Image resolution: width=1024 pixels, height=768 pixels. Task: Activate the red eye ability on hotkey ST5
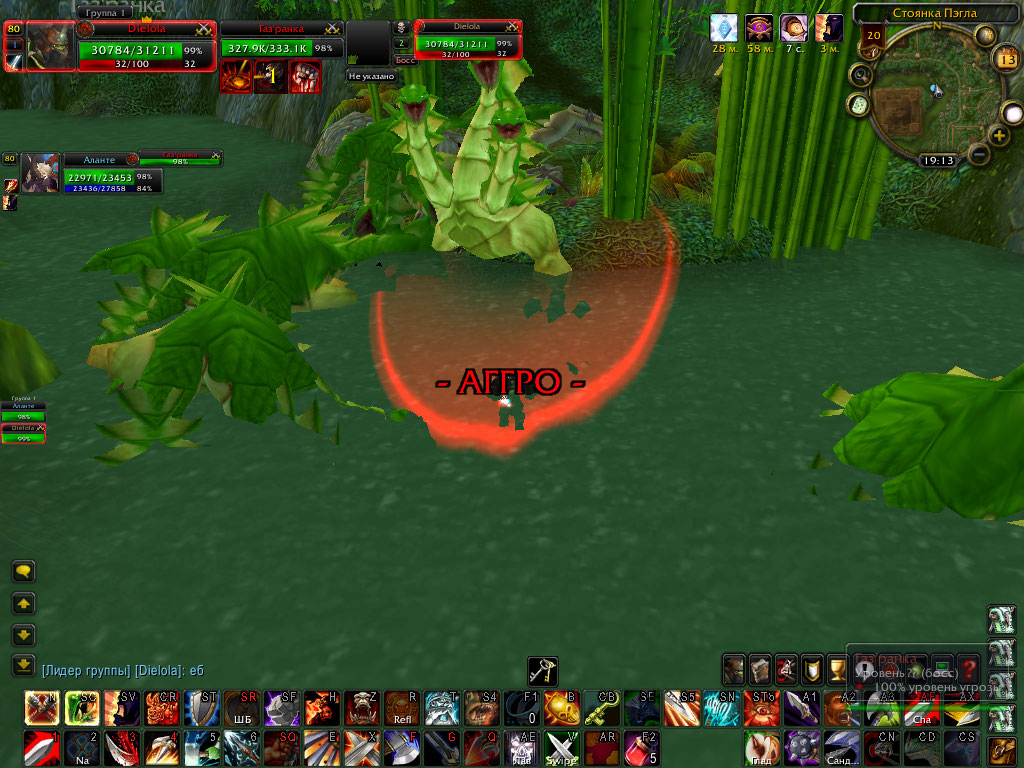760,707
